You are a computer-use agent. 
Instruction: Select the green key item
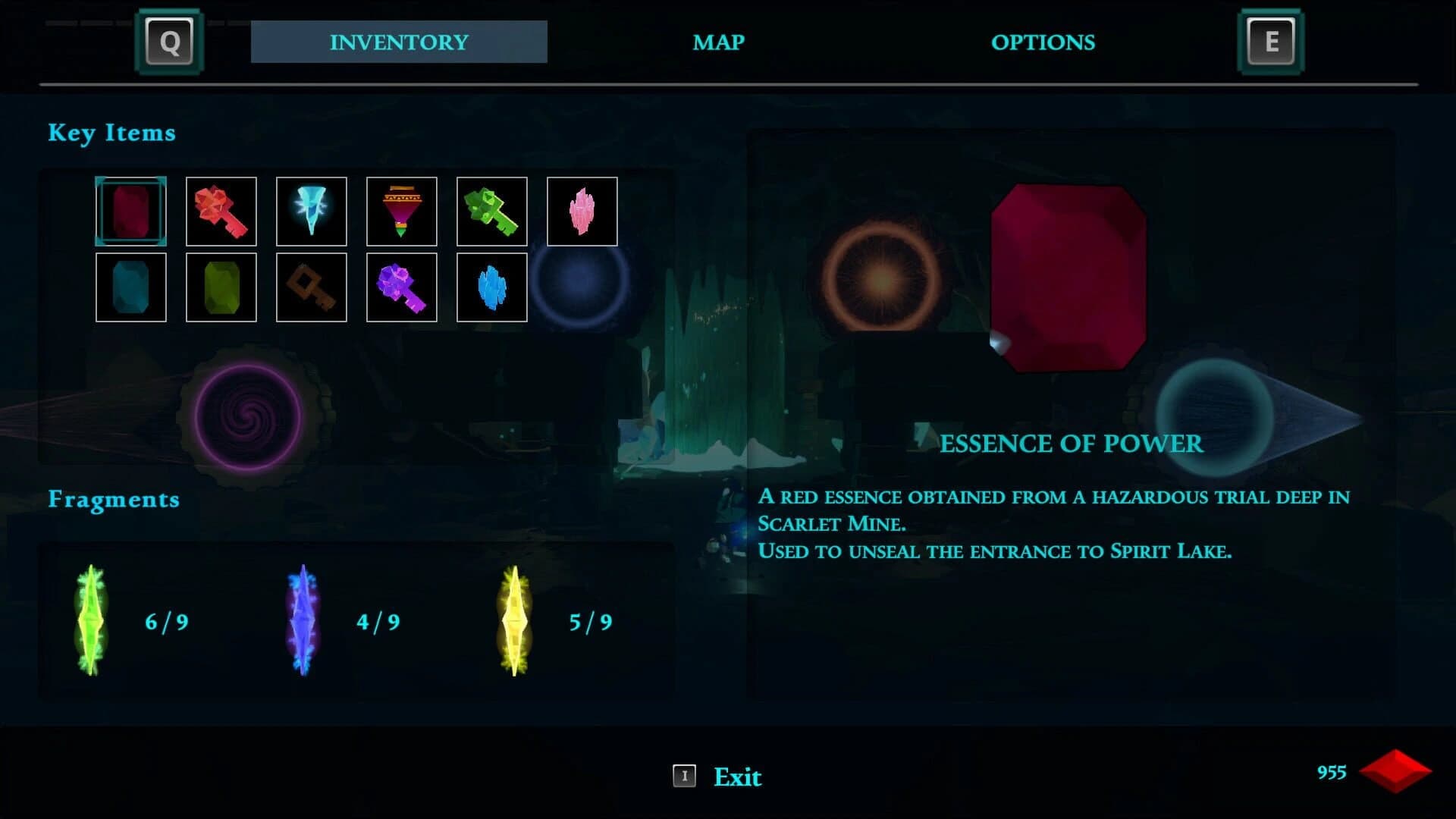coord(491,212)
